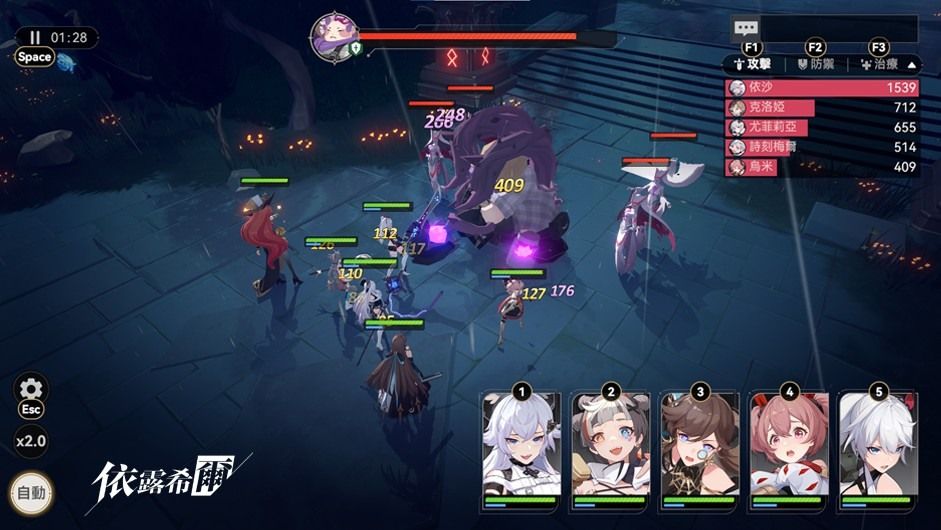The width and height of the screenshot is (941, 530).
Task: Open the gear settings menu
Action: (31, 389)
